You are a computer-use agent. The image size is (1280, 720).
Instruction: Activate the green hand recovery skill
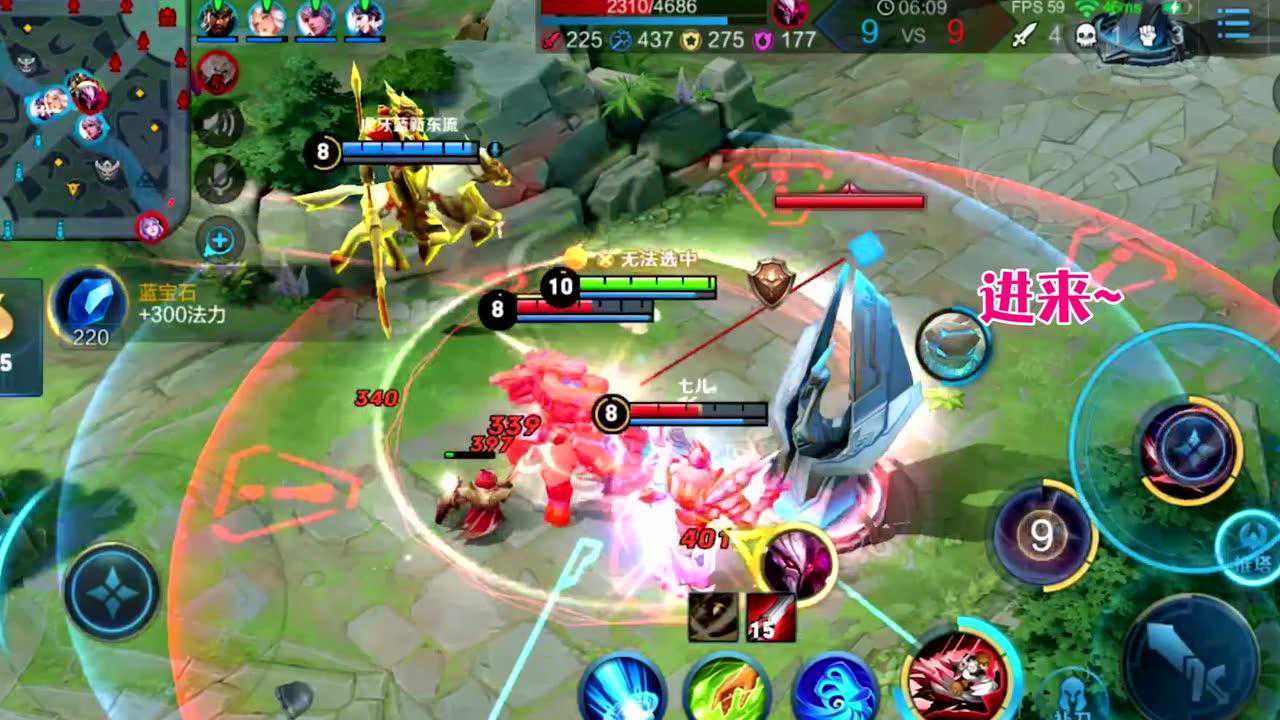tap(727, 690)
